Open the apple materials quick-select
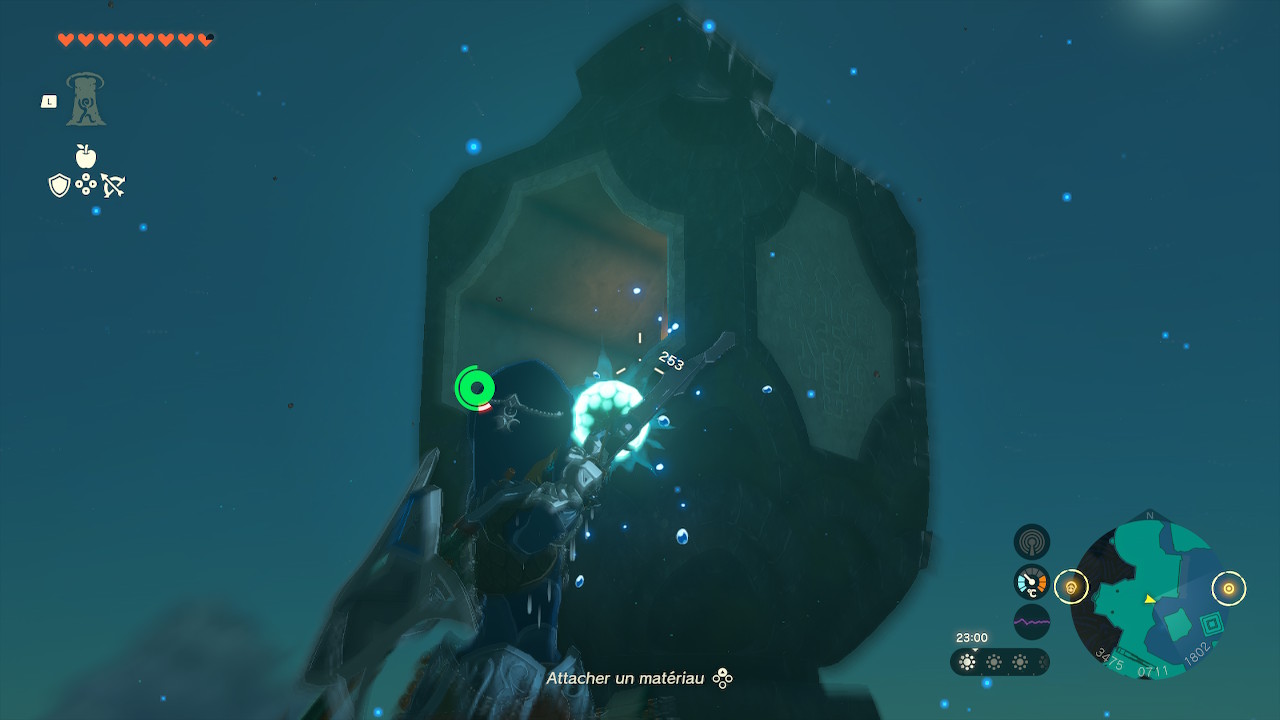The height and width of the screenshot is (720, 1280). 86,156
